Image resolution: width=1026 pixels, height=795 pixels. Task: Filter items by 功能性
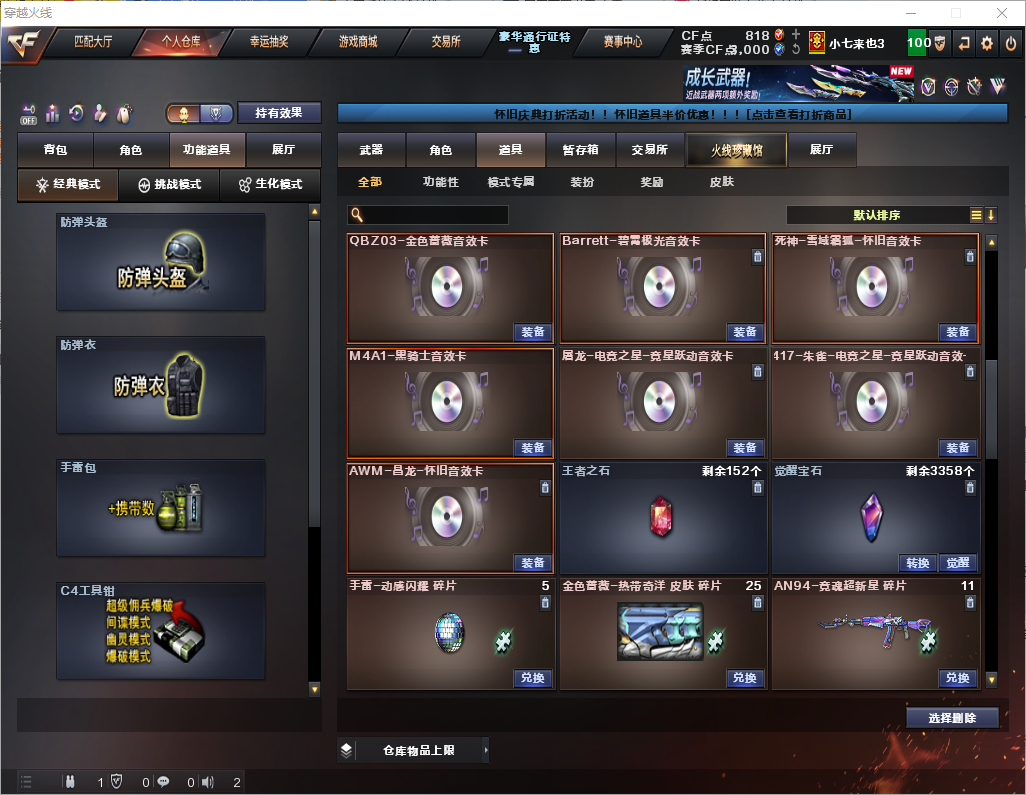pyautogui.click(x=440, y=182)
